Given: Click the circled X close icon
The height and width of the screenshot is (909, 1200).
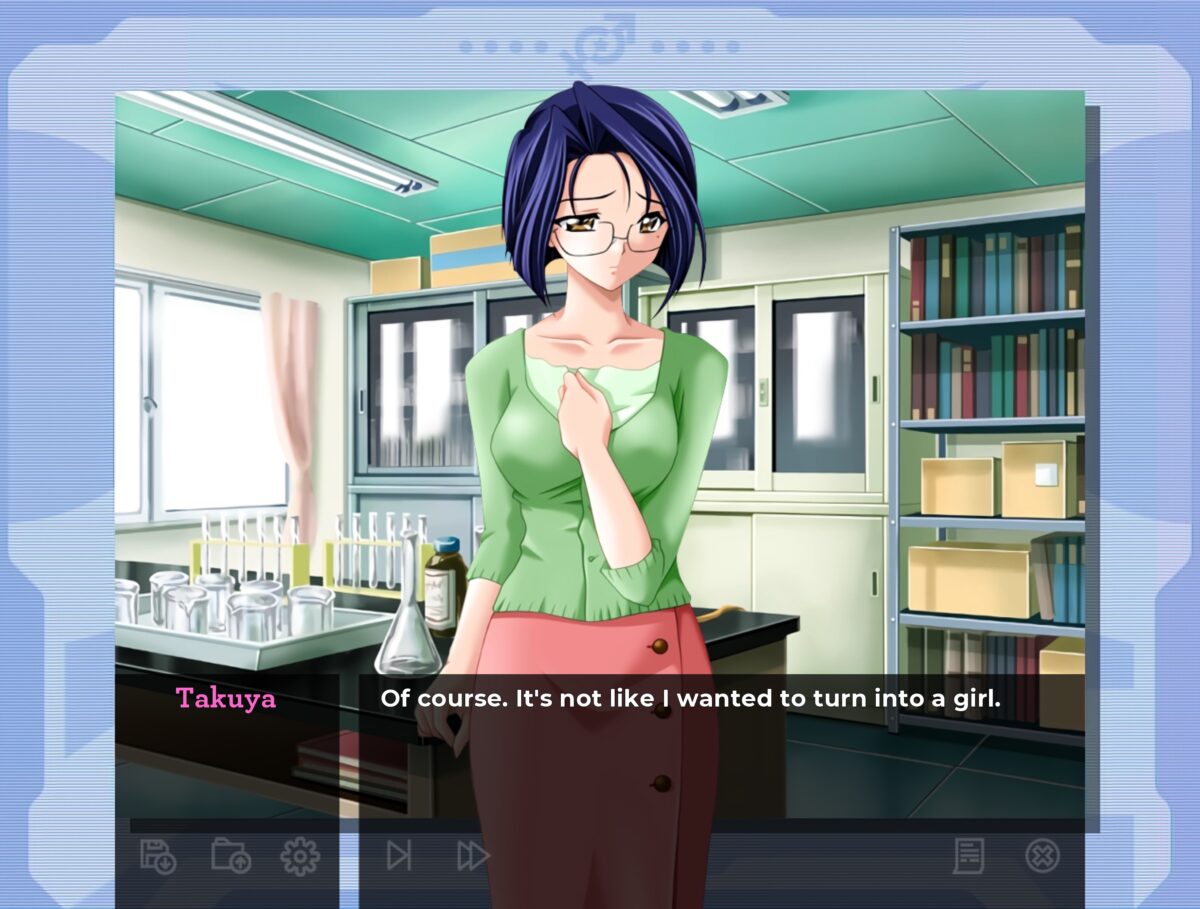Looking at the screenshot, I should 1042,856.
